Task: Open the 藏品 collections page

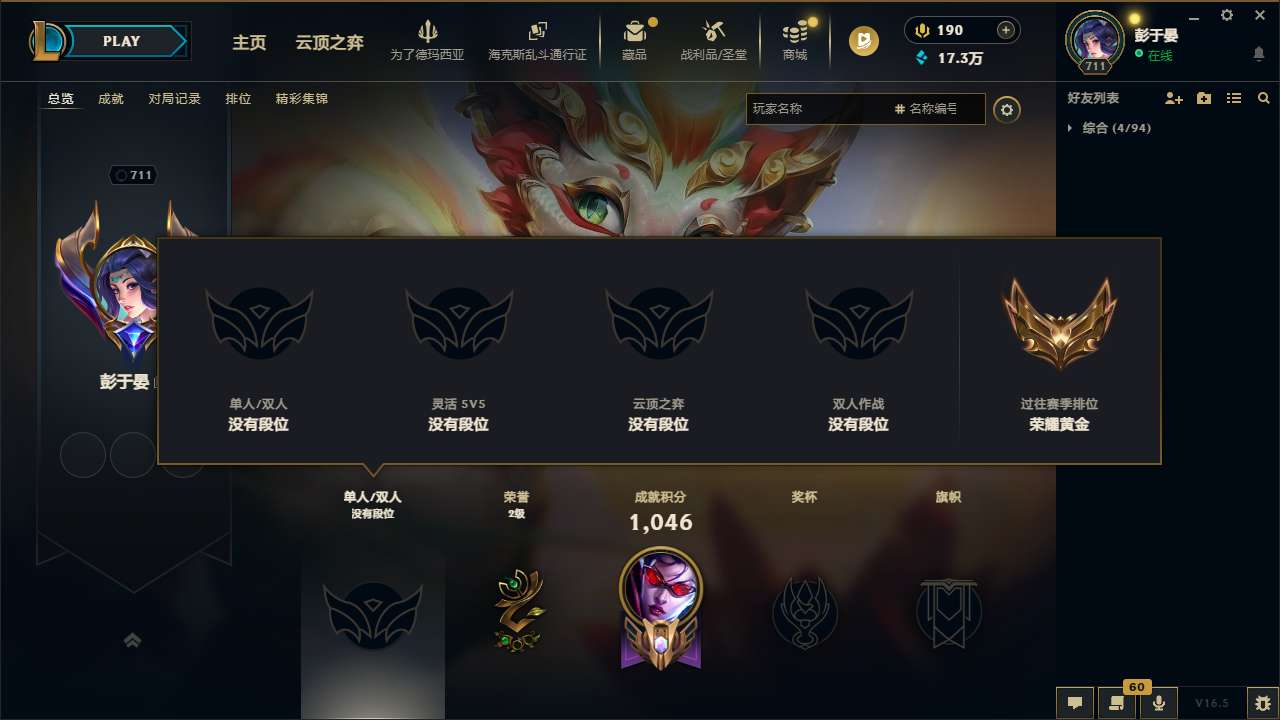Action: [x=635, y=38]
